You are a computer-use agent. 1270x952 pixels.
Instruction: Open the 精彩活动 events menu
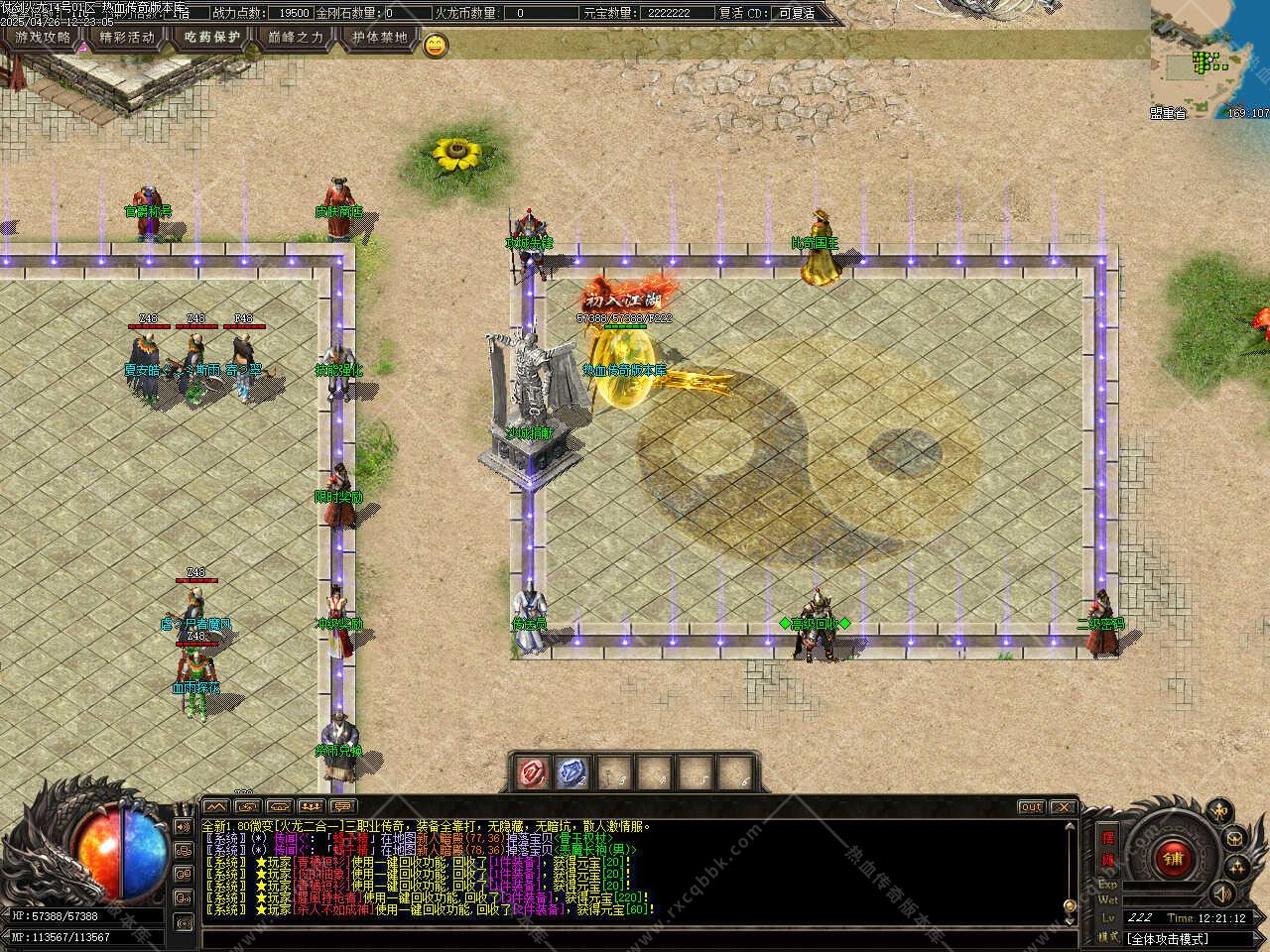tap(127, 38)
